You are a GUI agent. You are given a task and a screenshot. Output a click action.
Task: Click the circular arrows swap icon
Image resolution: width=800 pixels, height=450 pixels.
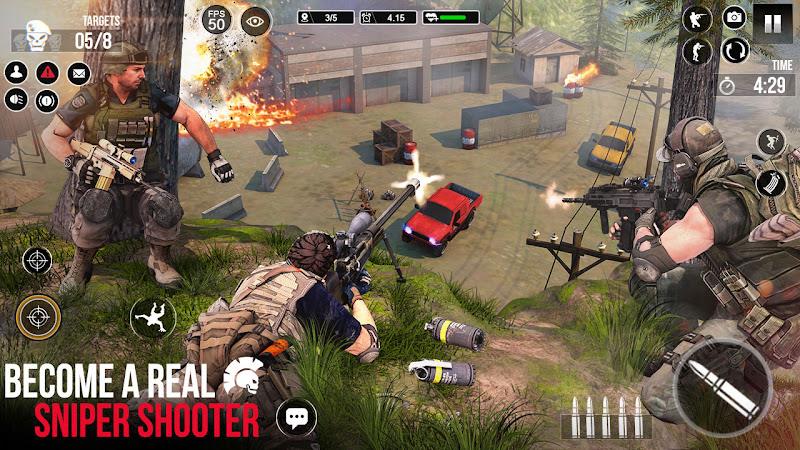pyautogui.click(x=732, y=50)
